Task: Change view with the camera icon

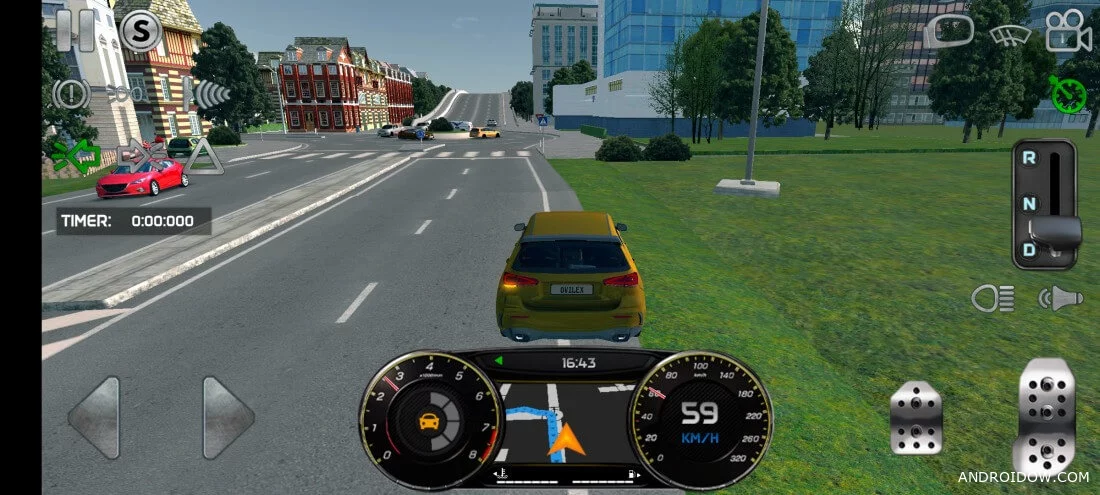Action: tap(1068, 32)
